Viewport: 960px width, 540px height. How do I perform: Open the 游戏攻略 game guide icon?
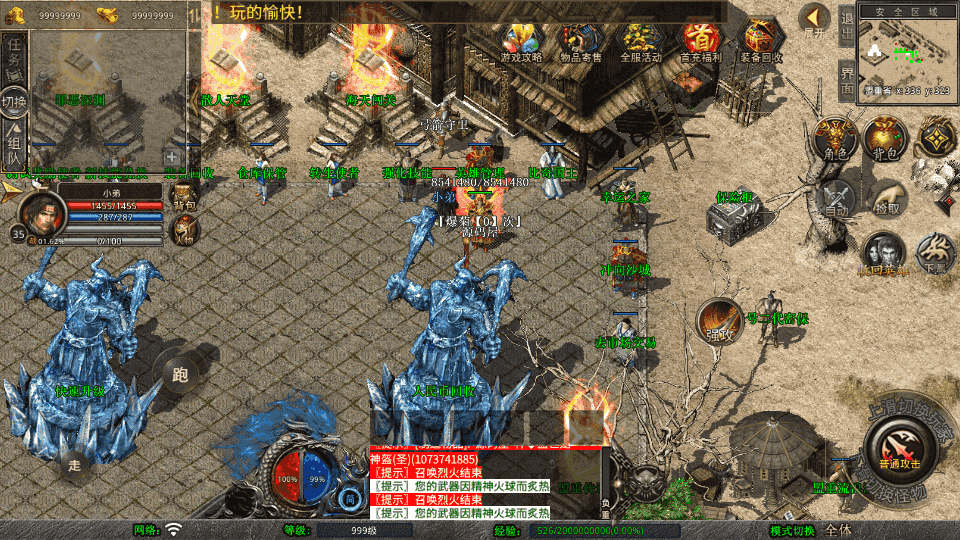click(521, 40)
